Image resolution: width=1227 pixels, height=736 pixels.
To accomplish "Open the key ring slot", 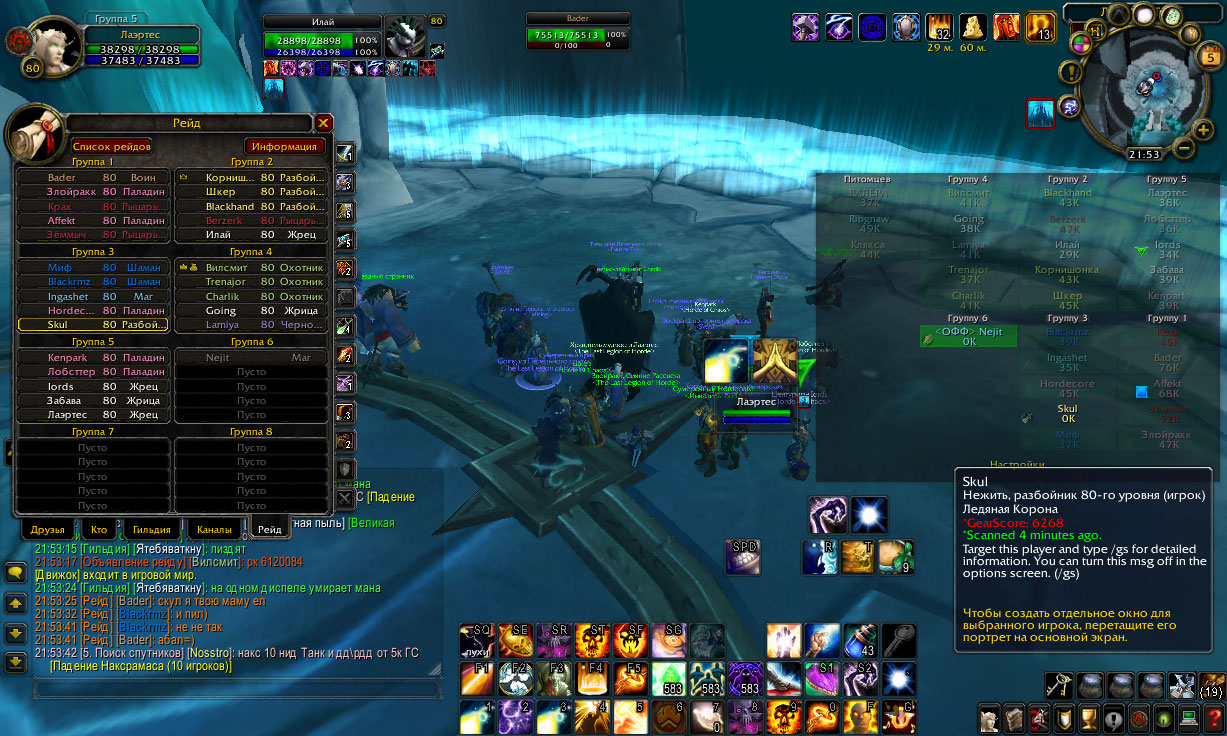I will [x=1060, y=684].
